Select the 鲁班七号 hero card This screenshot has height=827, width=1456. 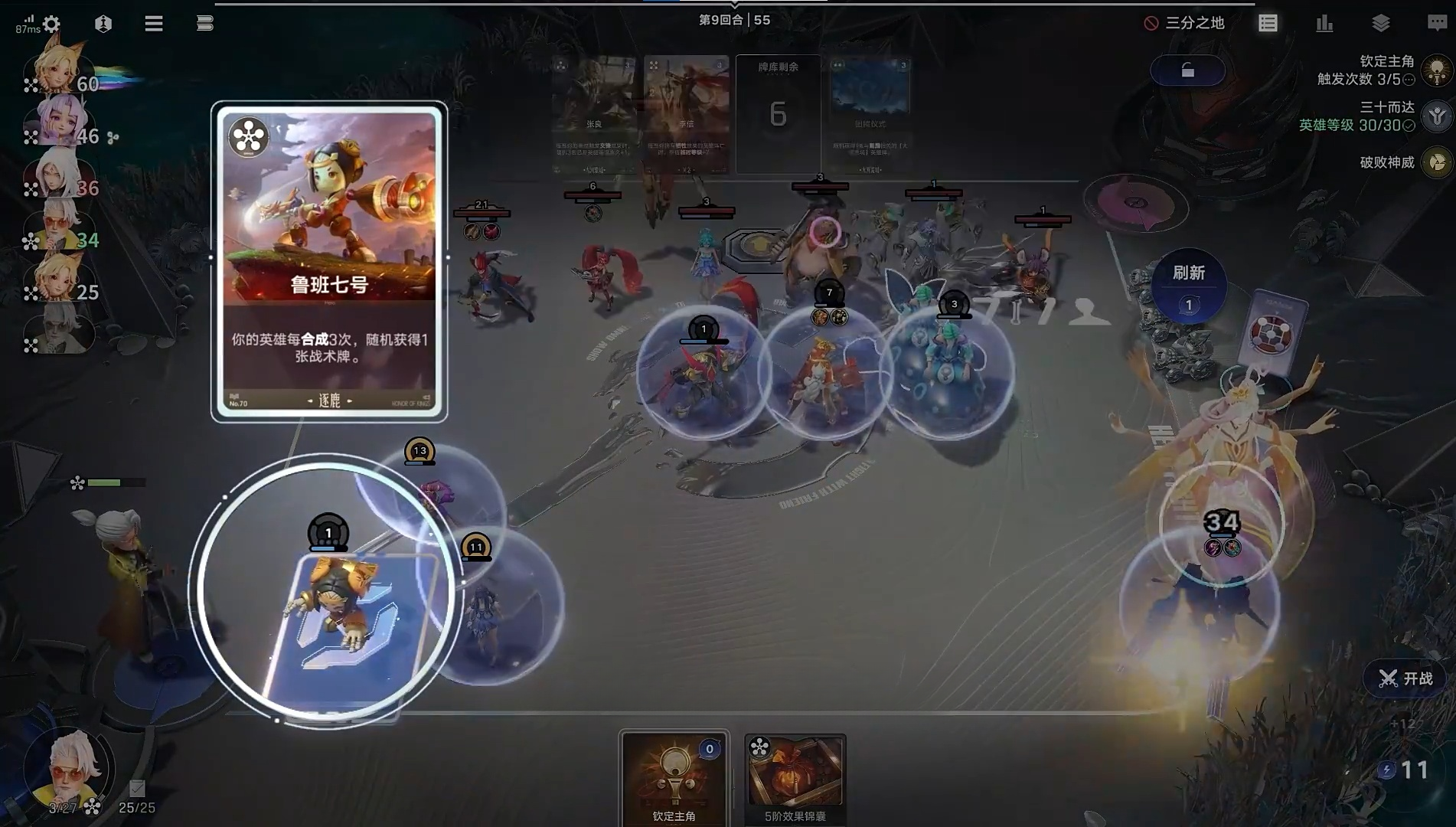coord(329,260)
